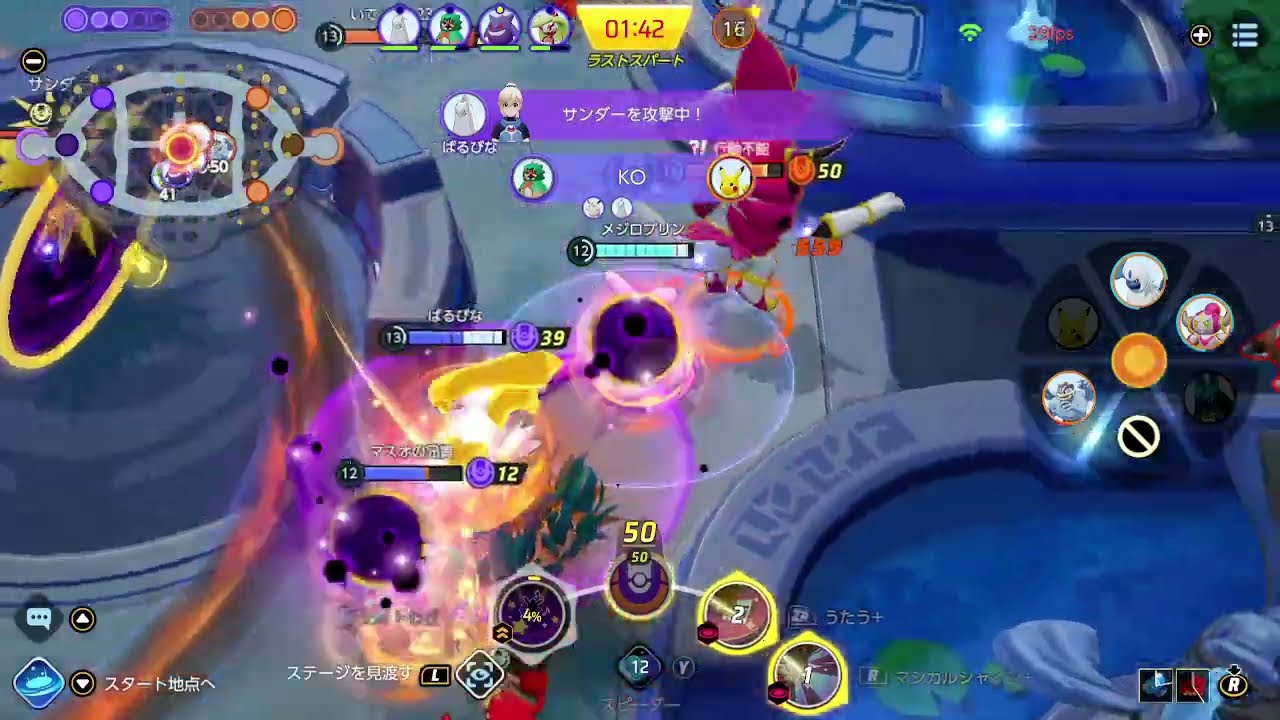The image size is (1280, 720).
Task: Select the greyed Pikachu wheel portrait
Action: click(x=1074, y=323)
